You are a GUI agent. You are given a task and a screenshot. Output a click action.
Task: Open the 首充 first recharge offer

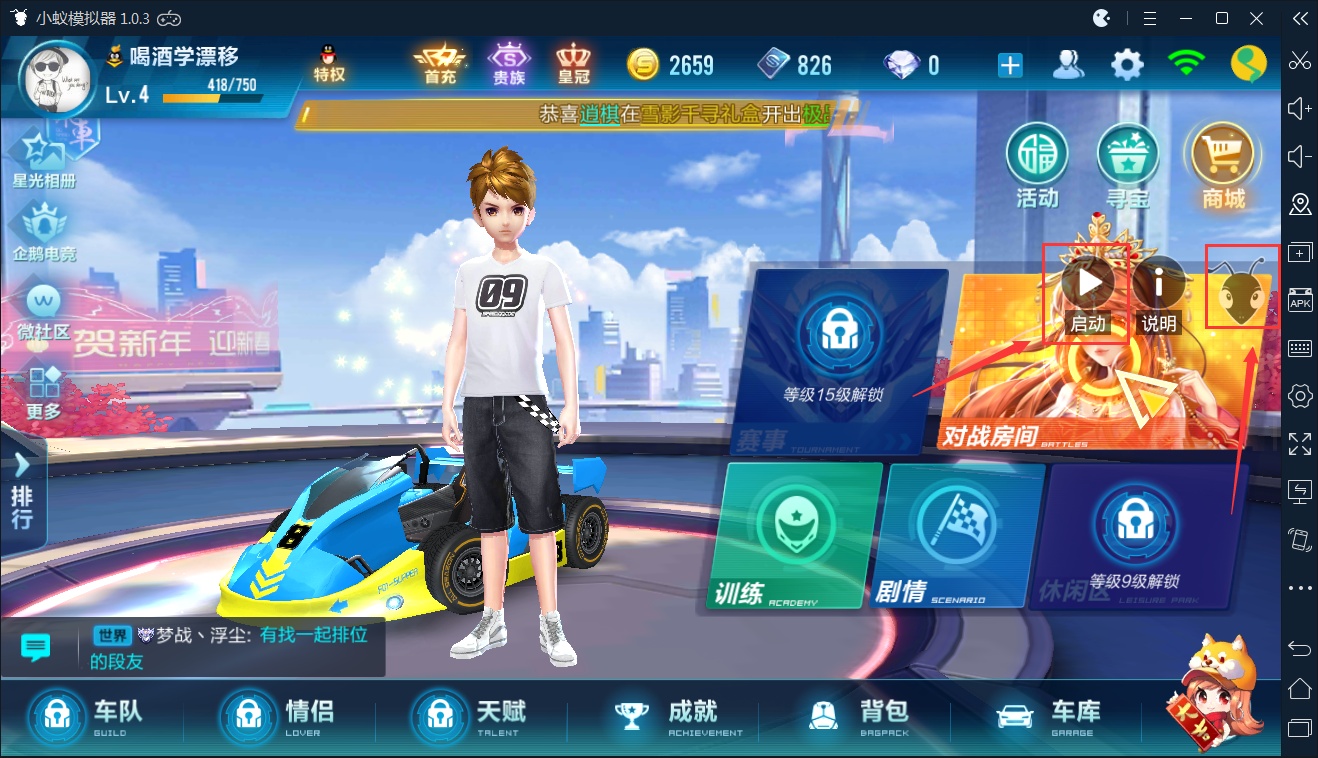click(x=433, y=62)
